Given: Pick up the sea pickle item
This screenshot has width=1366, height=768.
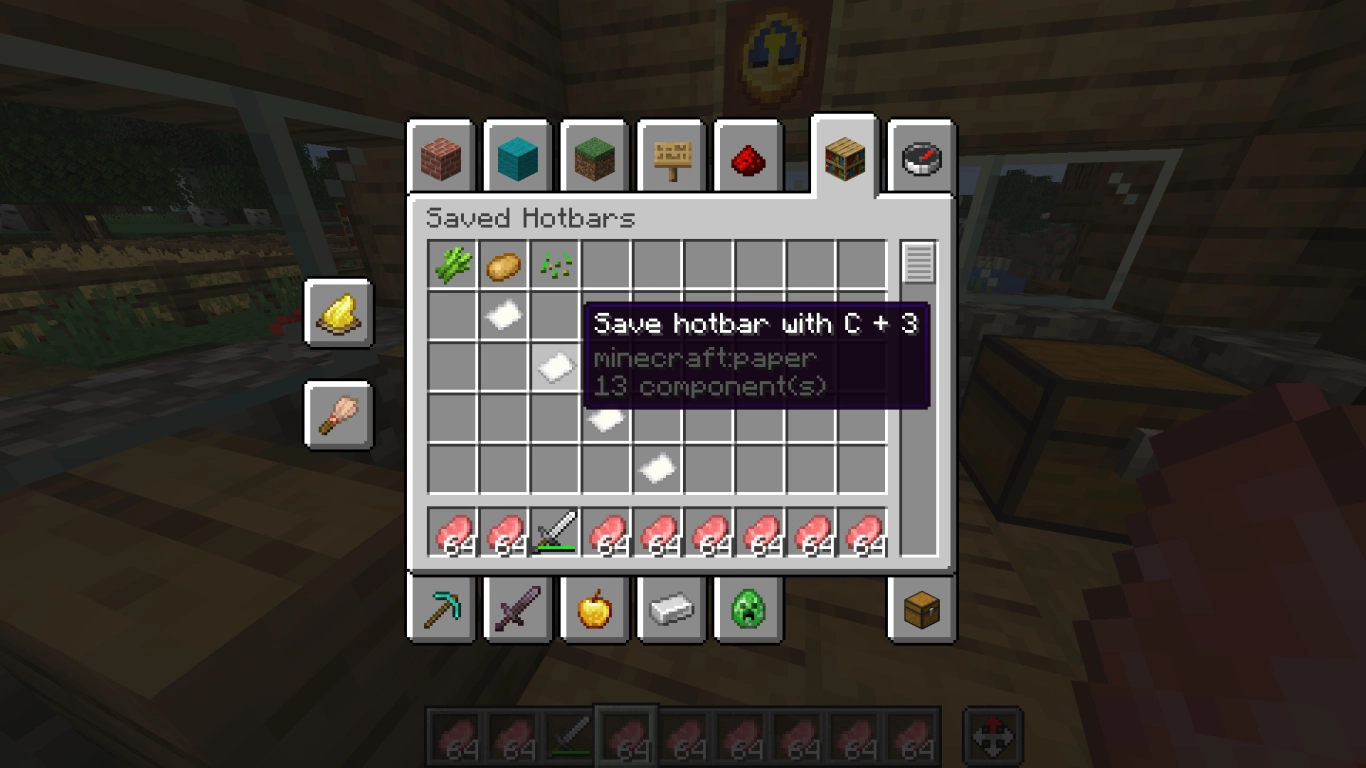Looking at the screenshot, I should (555, 264).
